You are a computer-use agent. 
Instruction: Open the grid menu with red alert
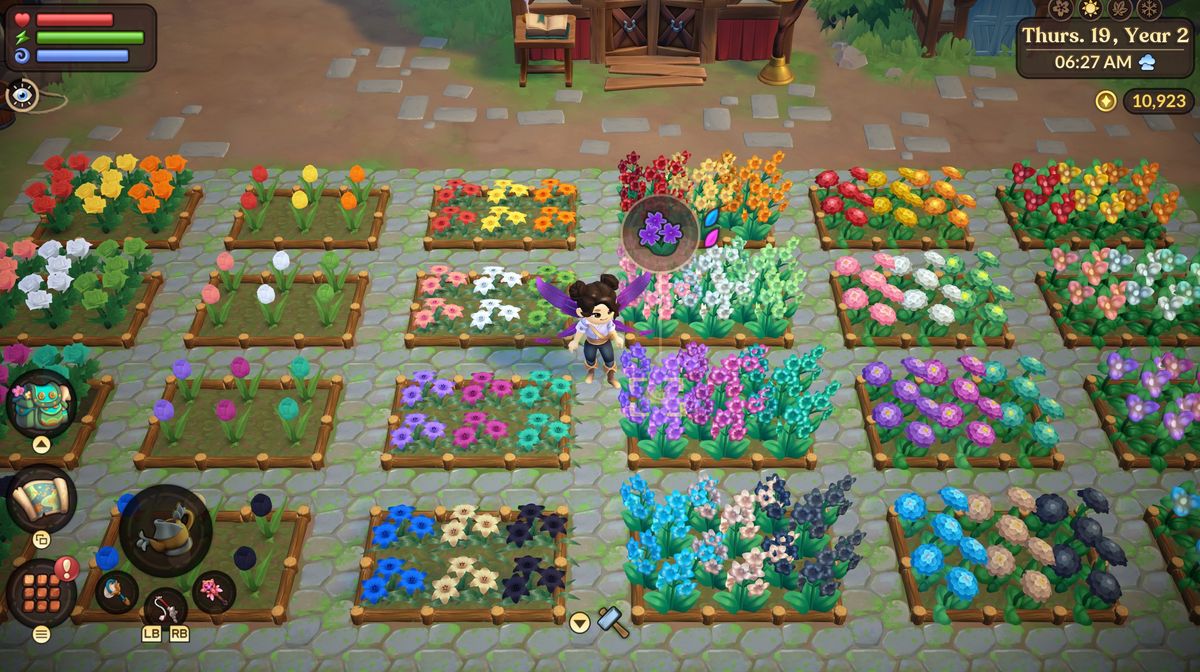[40, 592]
